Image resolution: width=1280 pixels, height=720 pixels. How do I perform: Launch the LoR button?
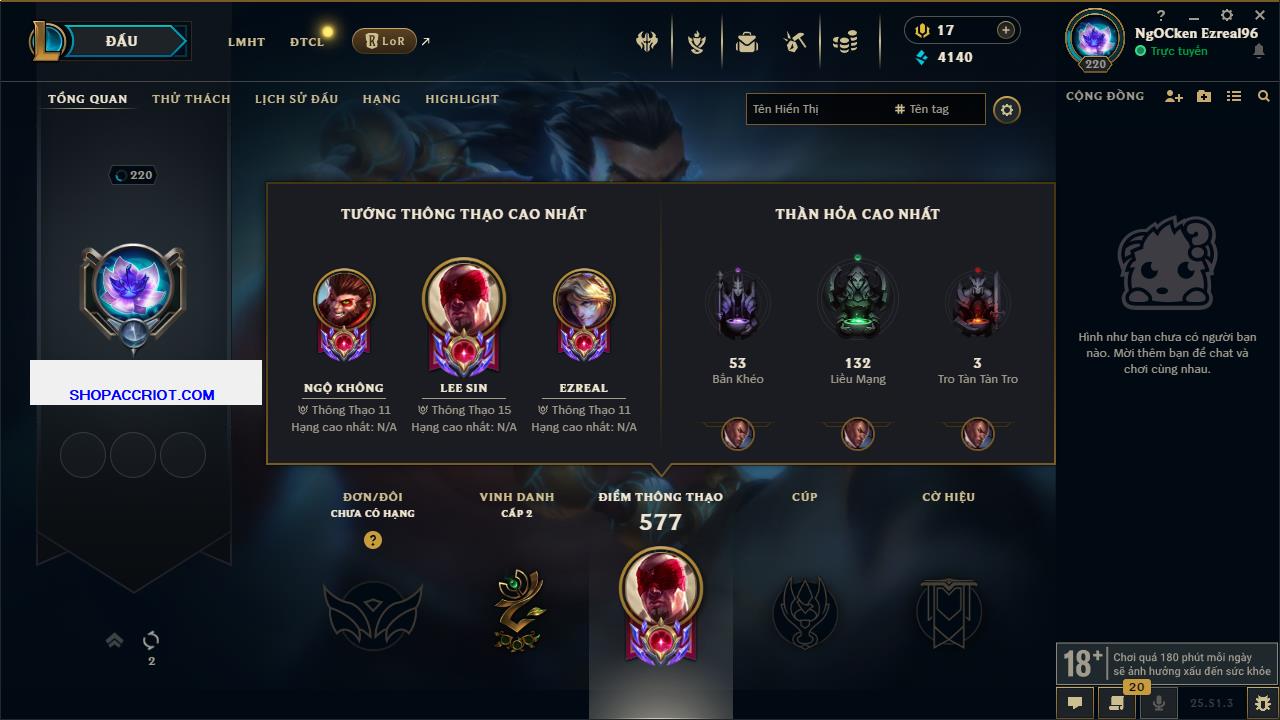tap(384, 41)
